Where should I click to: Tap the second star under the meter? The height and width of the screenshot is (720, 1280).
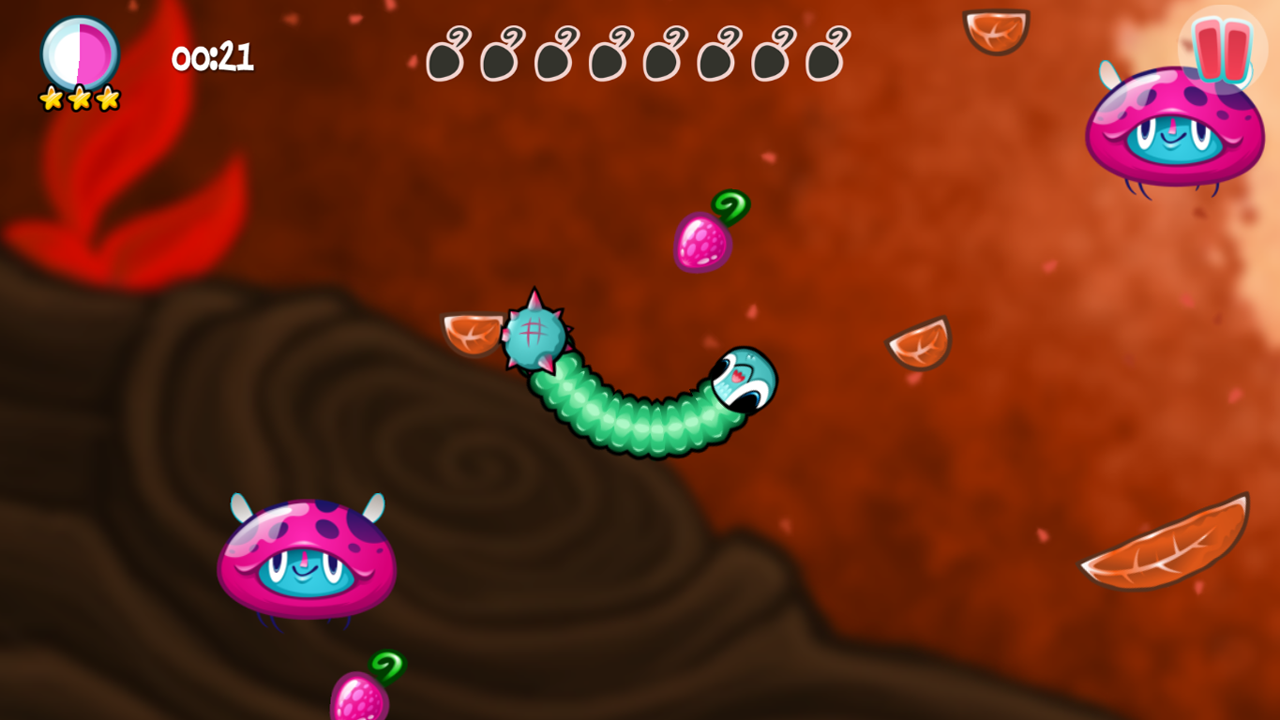pos(76,100)
